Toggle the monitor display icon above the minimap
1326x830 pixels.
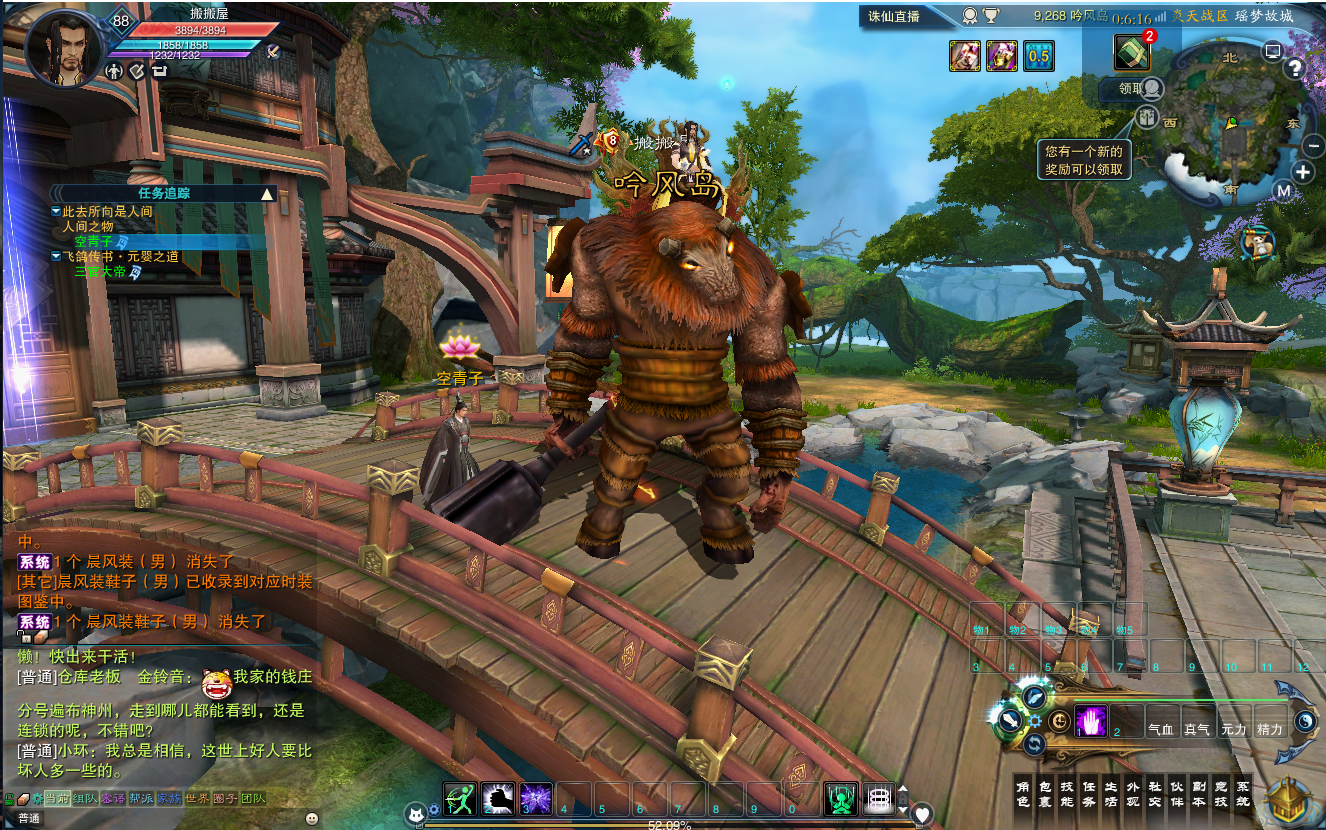click(1271, 51)
